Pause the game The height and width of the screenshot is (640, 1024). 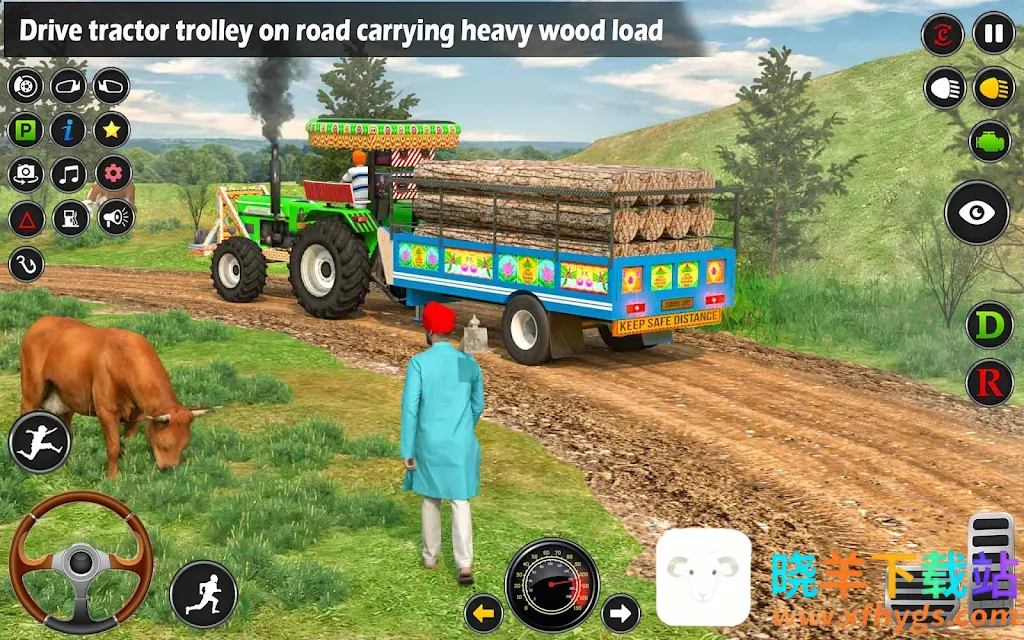coord(993,34)
